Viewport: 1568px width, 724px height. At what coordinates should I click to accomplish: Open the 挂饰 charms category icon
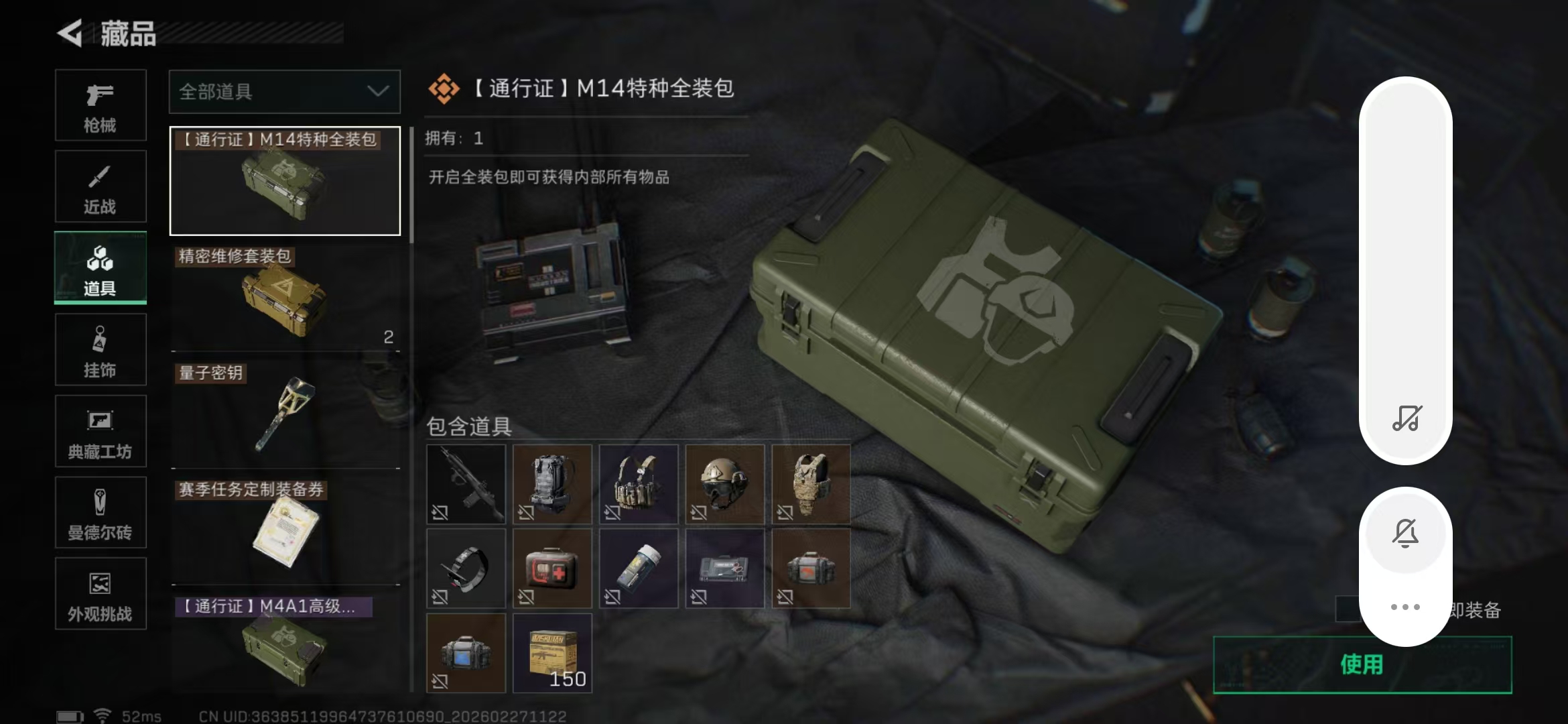pos(101,349)
